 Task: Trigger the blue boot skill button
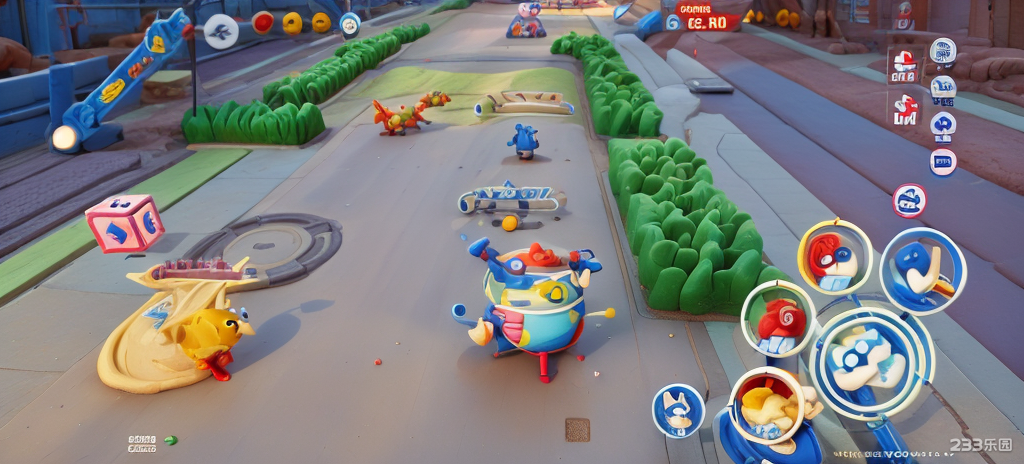pos(922,270)
